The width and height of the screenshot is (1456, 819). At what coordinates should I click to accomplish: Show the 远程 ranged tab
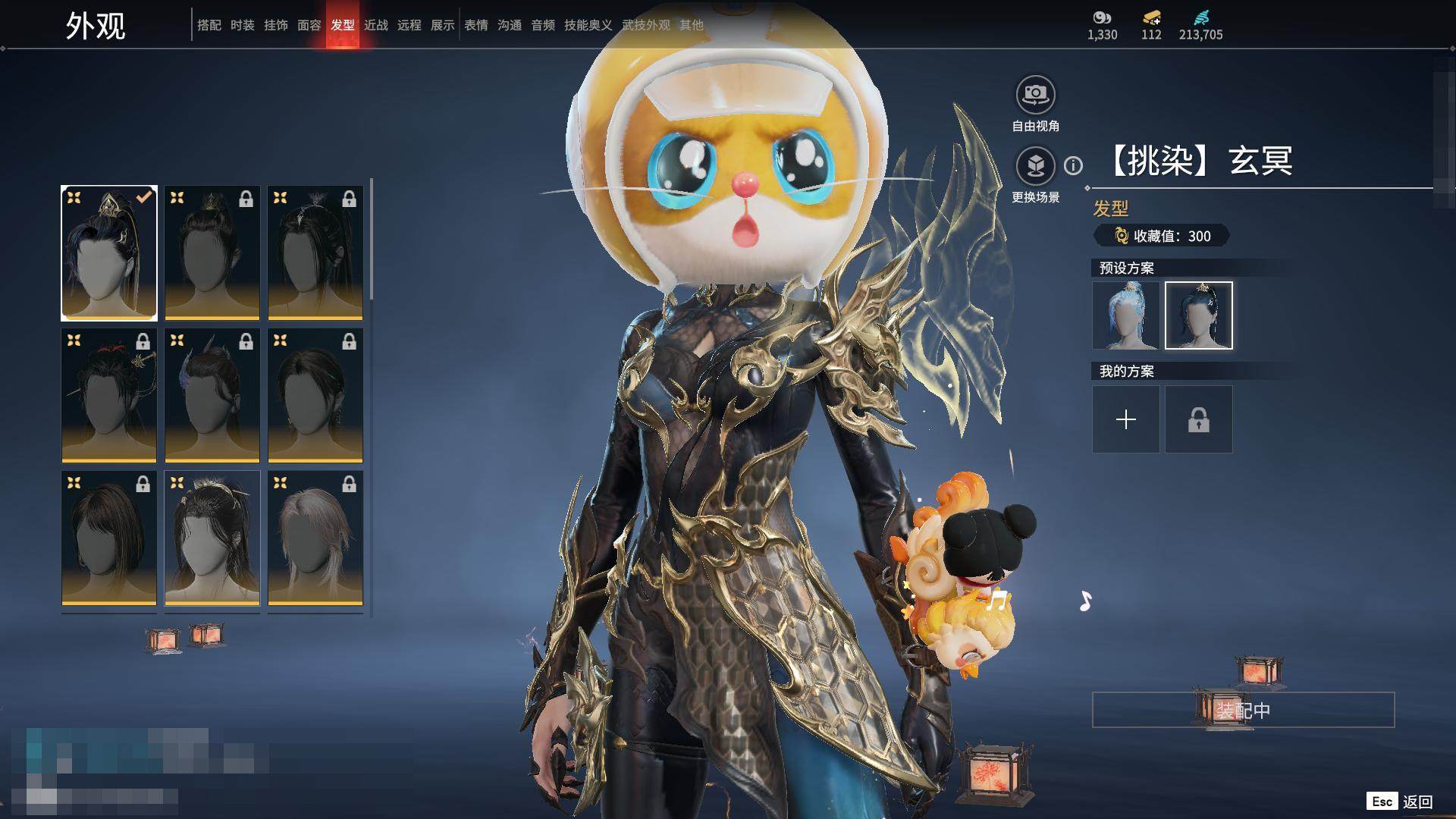coord(409,25)
